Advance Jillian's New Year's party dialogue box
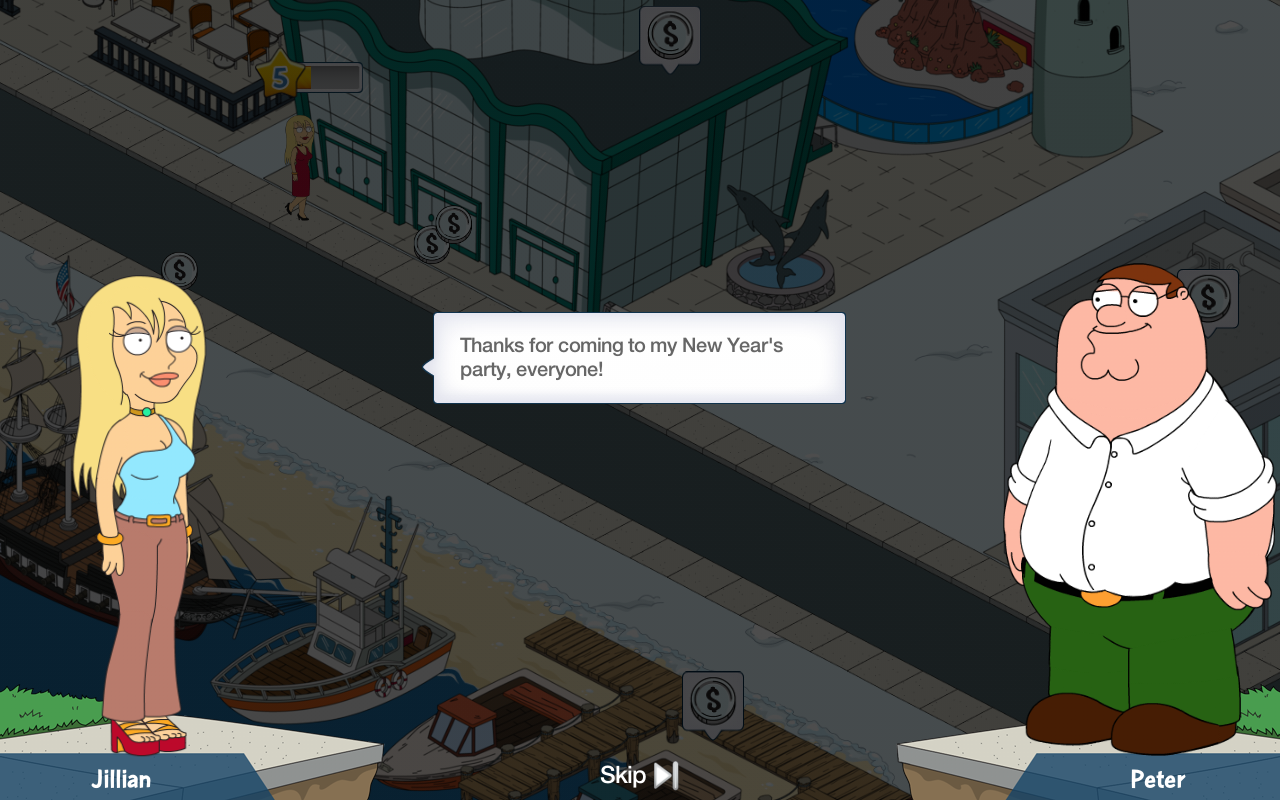1280x800 pixels. 639,358
